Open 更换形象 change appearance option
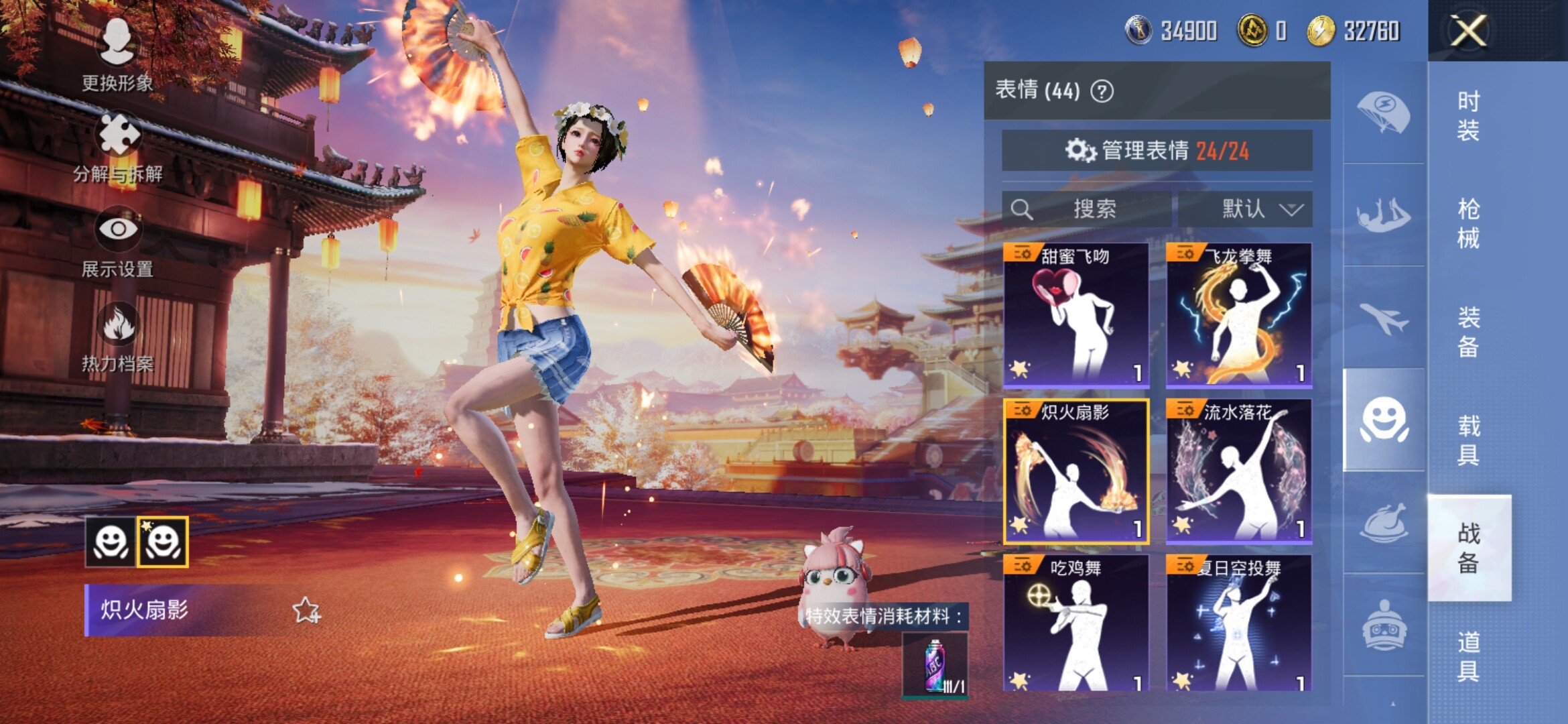 point(117,54)
